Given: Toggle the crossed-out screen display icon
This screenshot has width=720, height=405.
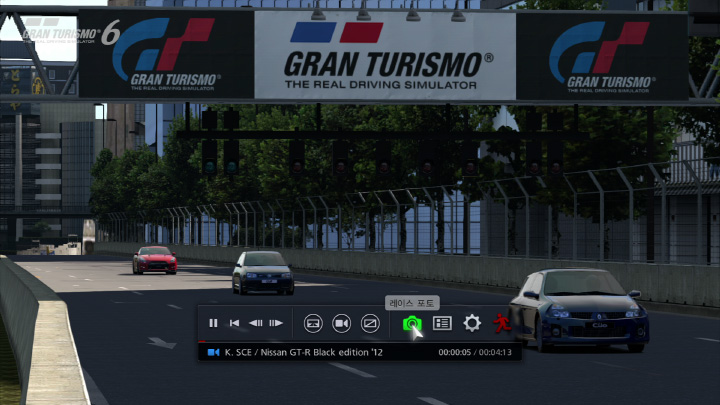Looking at the screenshot, I should 370,323.
